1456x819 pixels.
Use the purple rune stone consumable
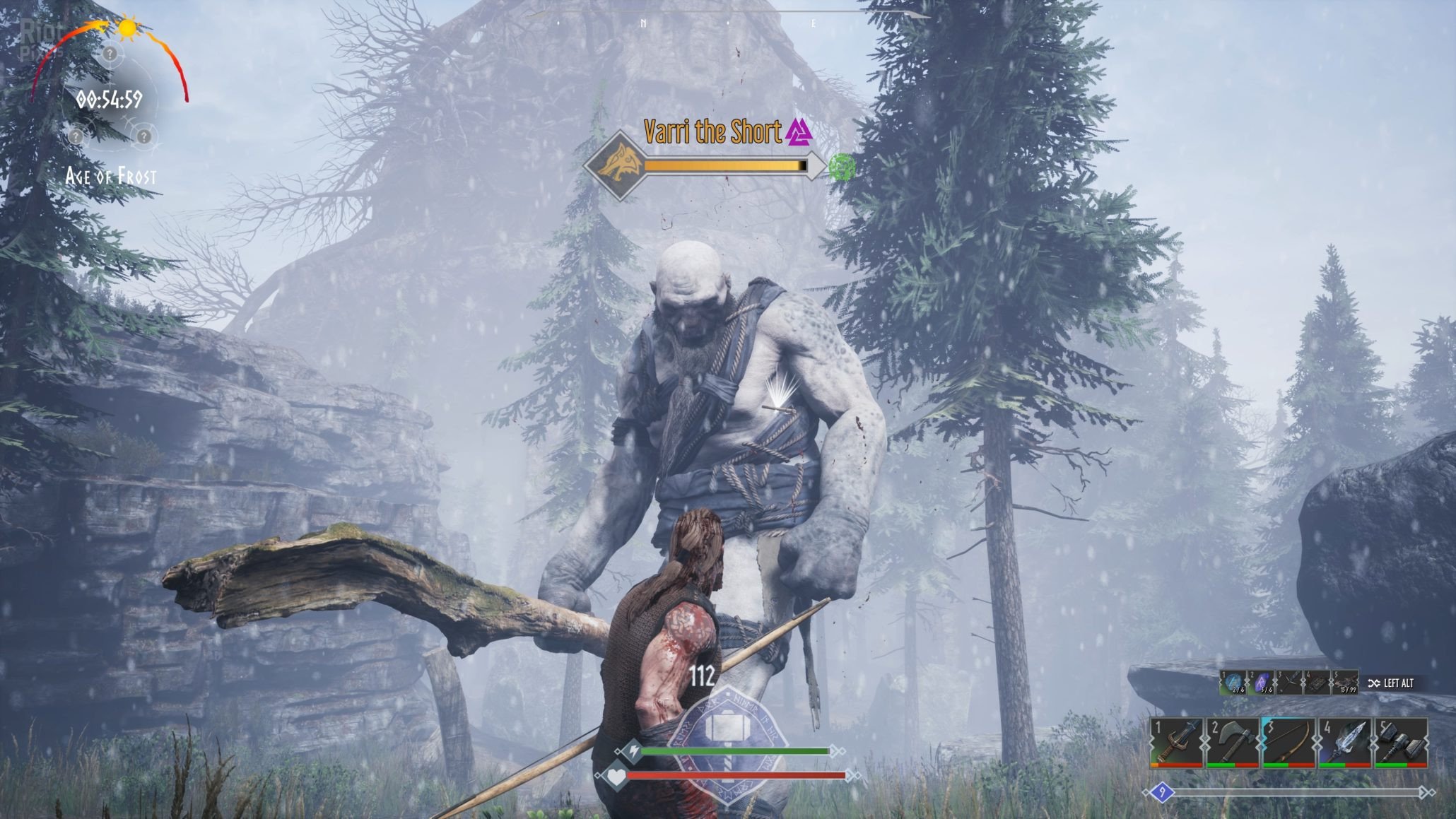click(1261, 683)
